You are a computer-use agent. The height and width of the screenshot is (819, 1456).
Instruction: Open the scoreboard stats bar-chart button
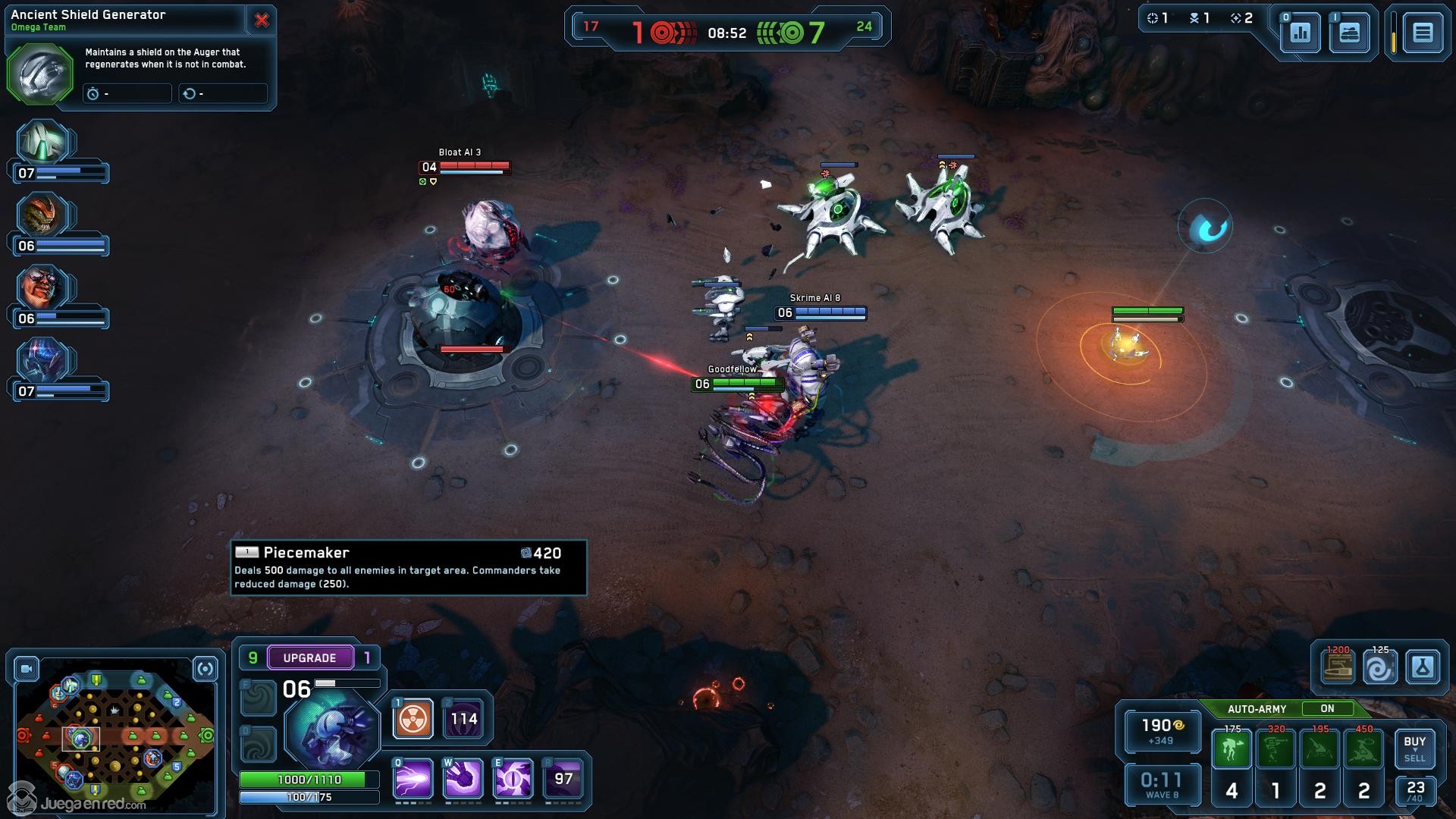(1300, 33)
